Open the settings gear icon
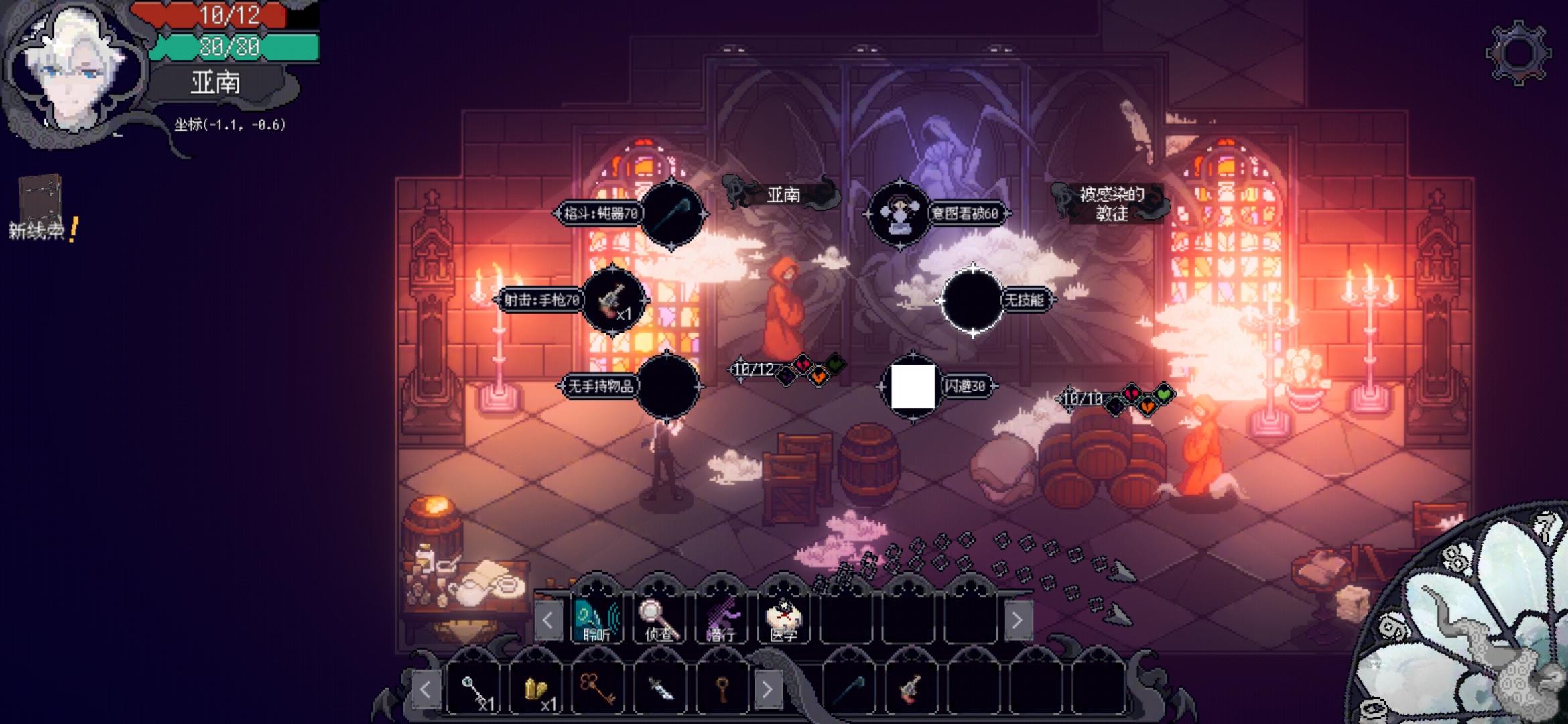Viewport: 1568px width, 724px height. [x=1517, y=53]
